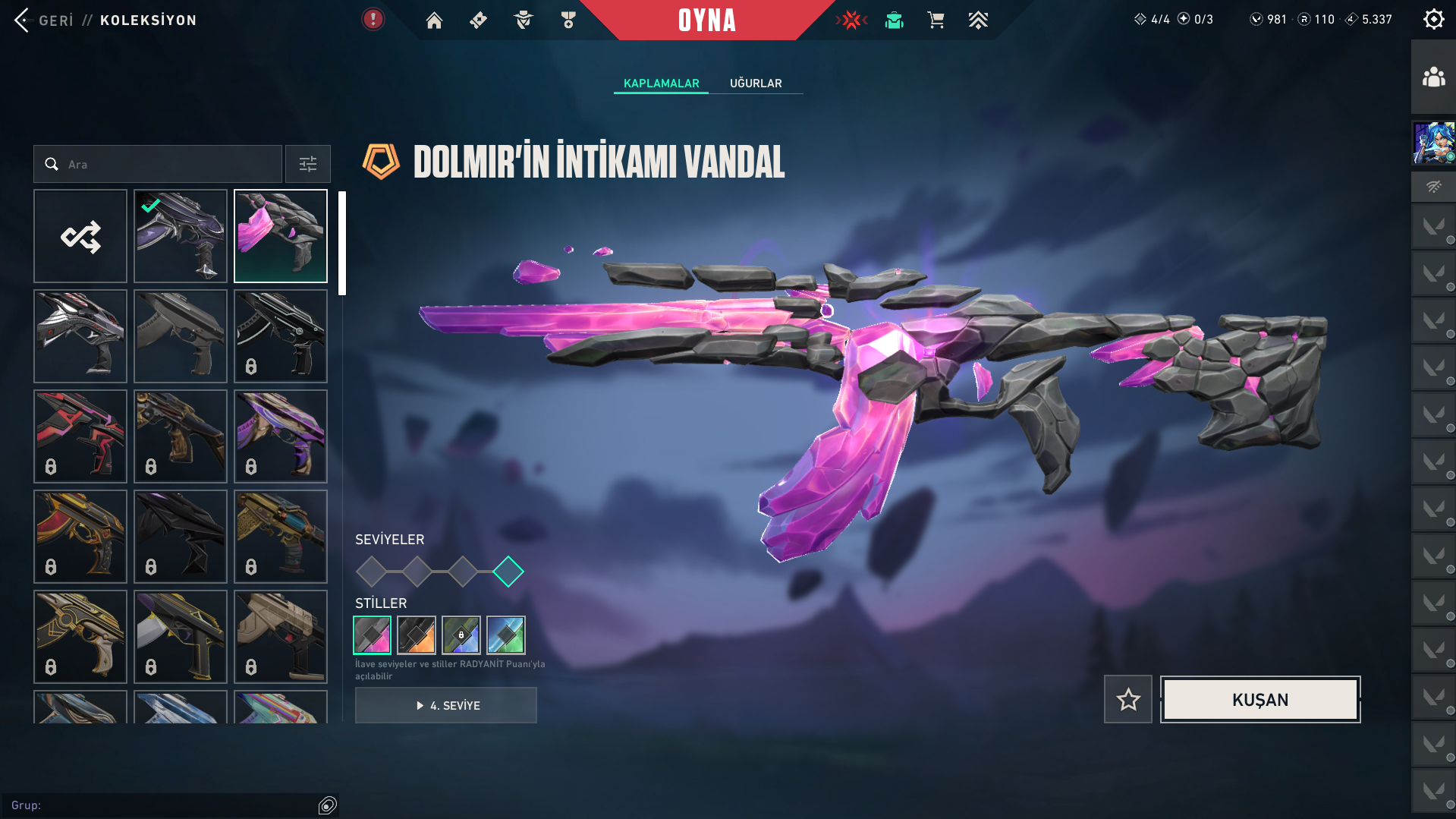
Task: Select the equipped purple Vandal skin
Action: click(x=181, y=236)
